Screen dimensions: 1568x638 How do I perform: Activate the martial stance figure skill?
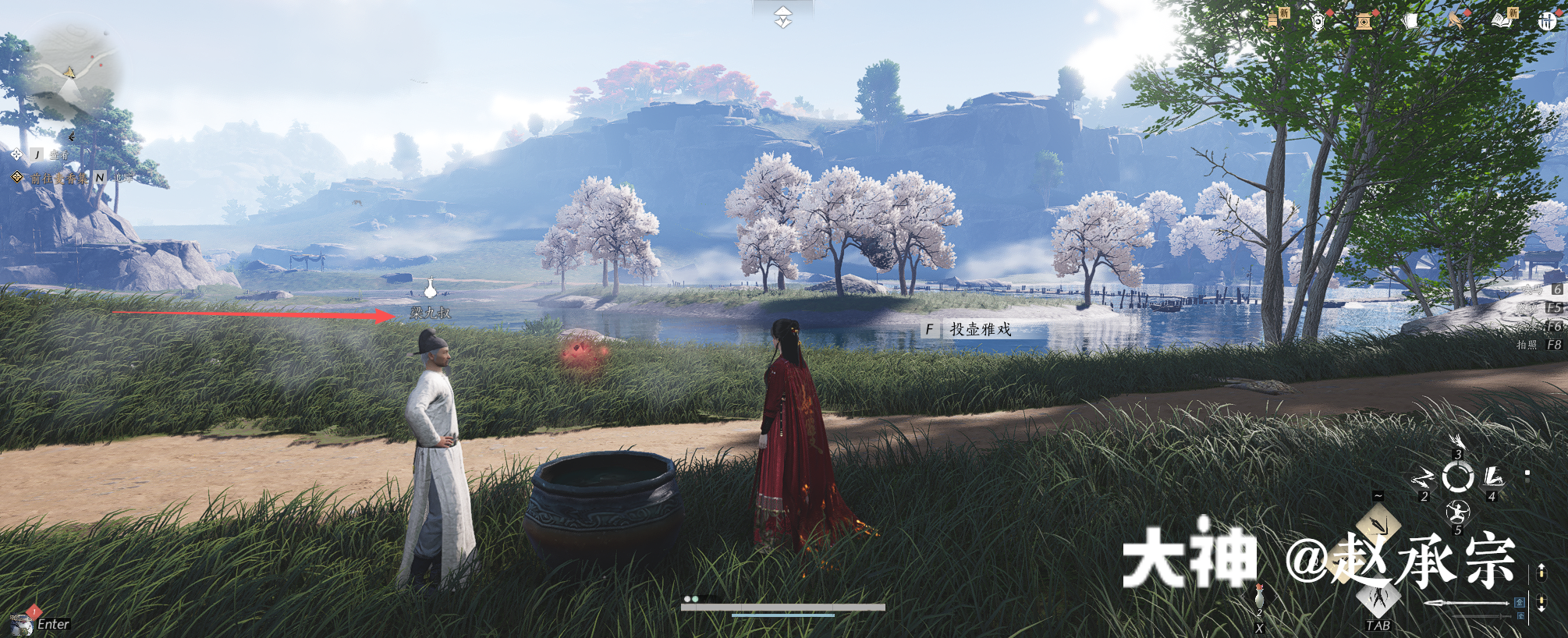1456,512
